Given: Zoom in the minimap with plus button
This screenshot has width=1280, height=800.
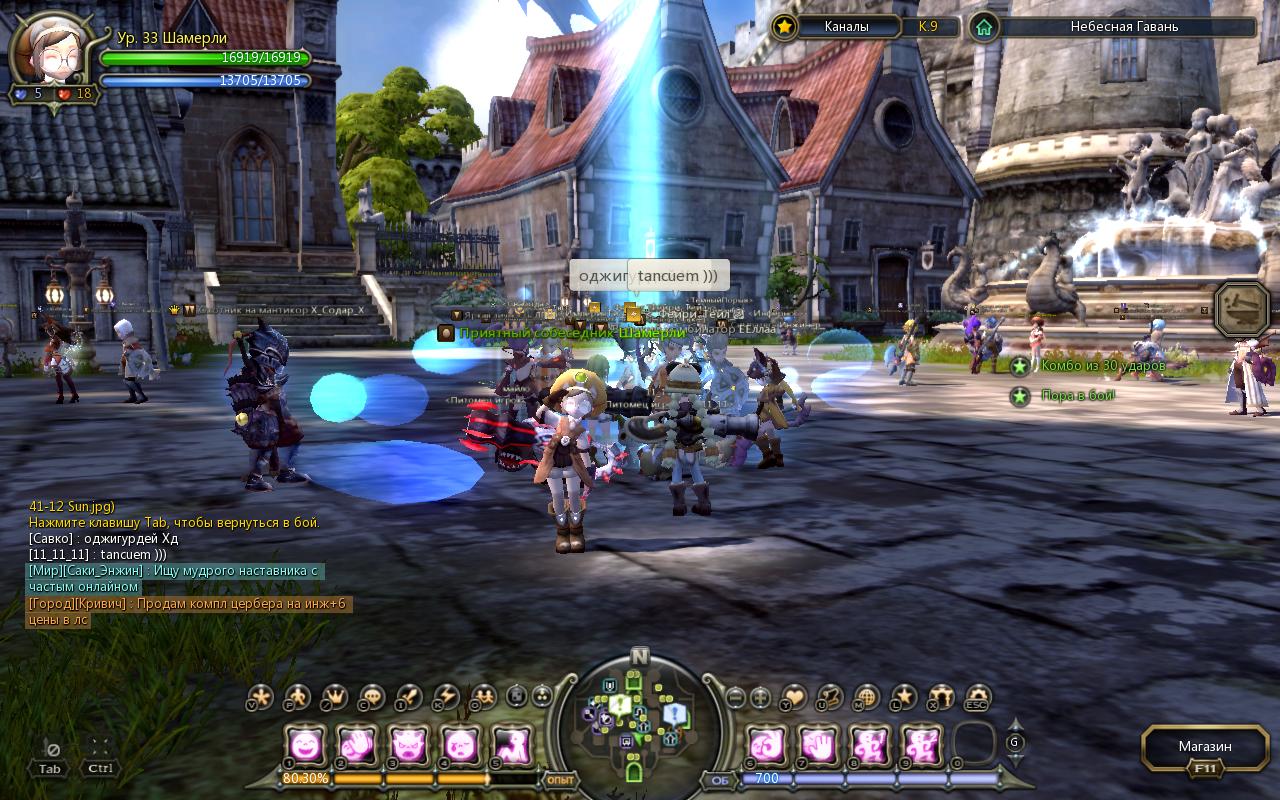Looking at the screenshot, I should (x=761, y=697).
